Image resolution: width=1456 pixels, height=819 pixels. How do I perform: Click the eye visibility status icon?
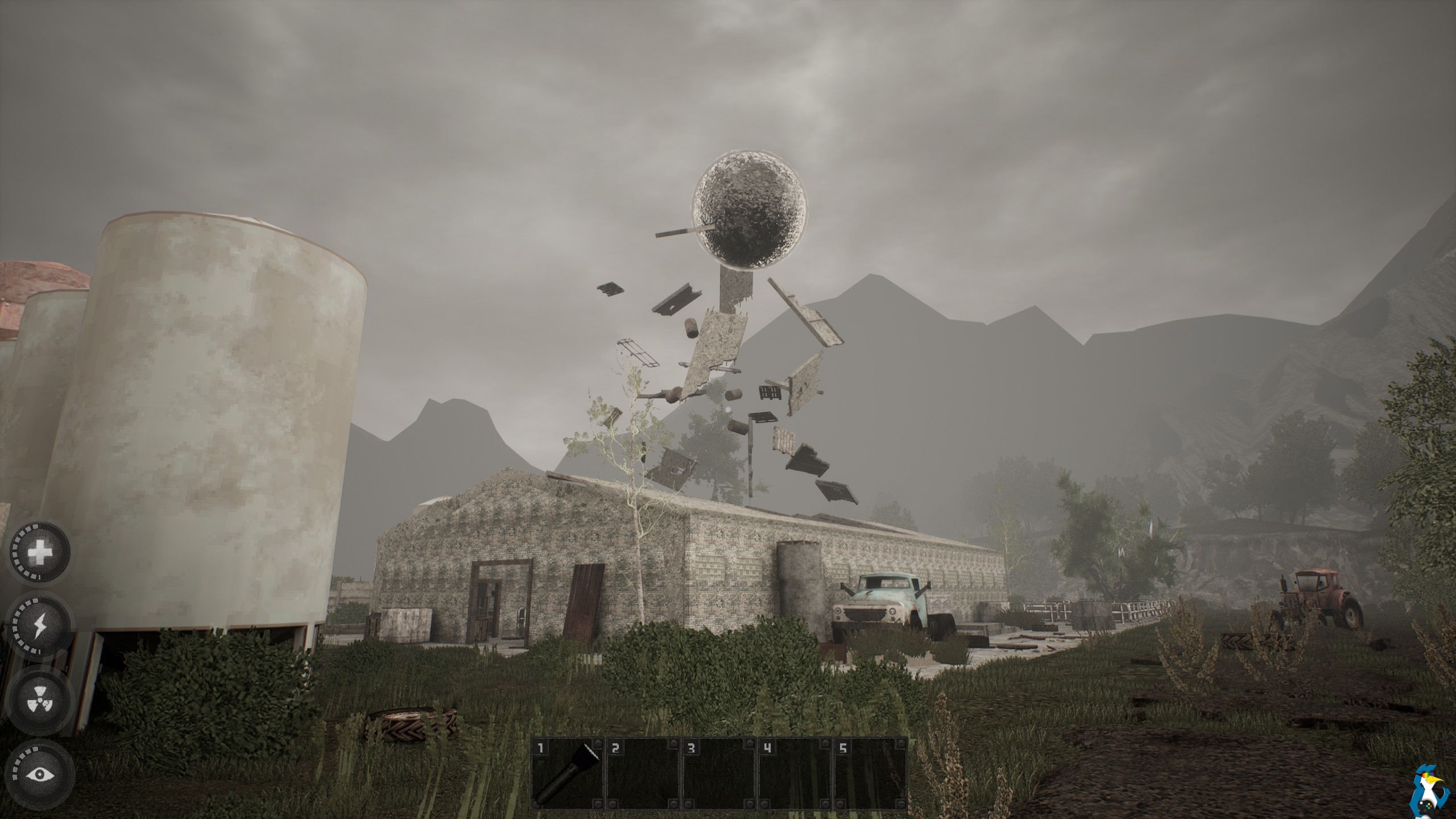[x=40, y=774]
